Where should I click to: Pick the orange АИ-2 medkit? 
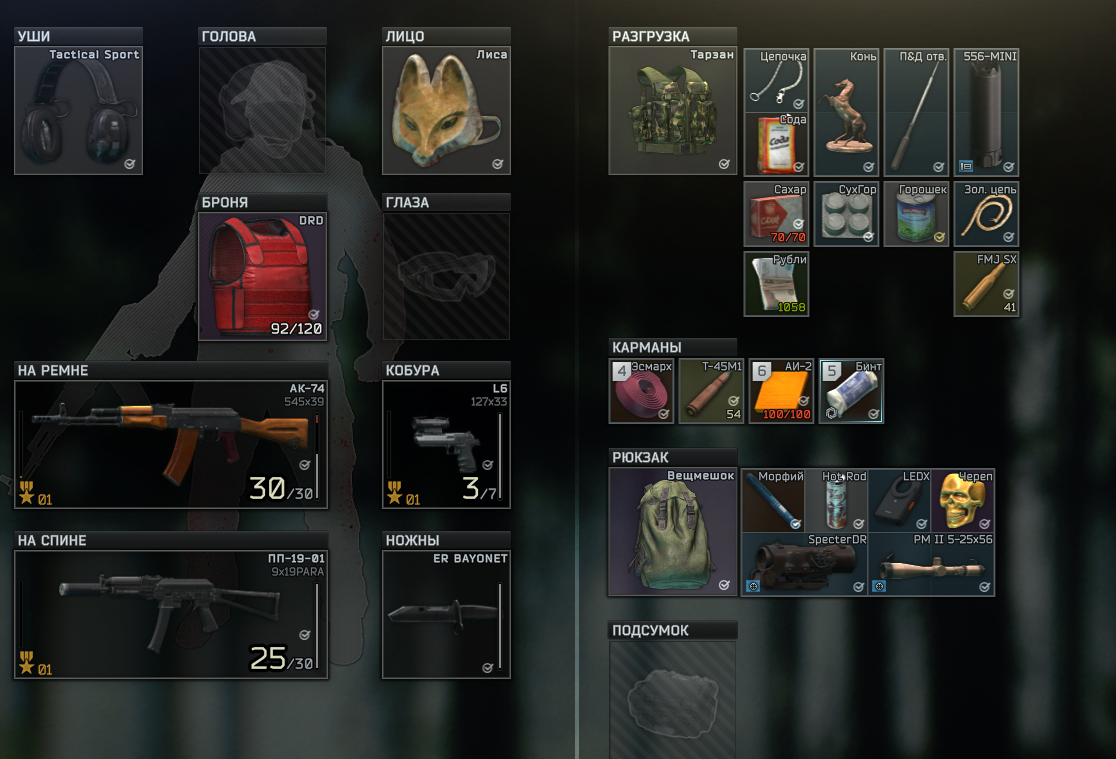click(781, 391)
